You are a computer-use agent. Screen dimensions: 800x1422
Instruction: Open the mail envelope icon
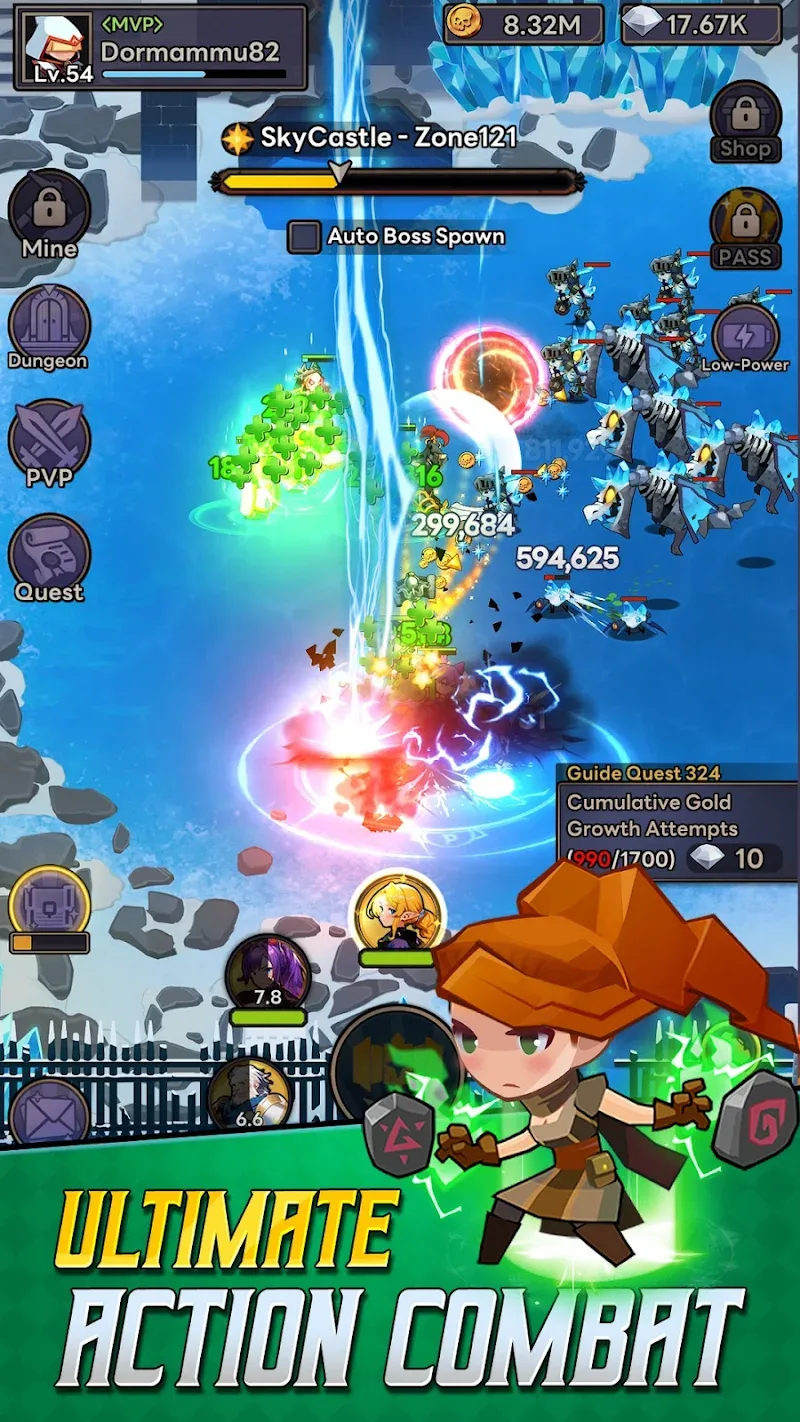click(48, 1113)
